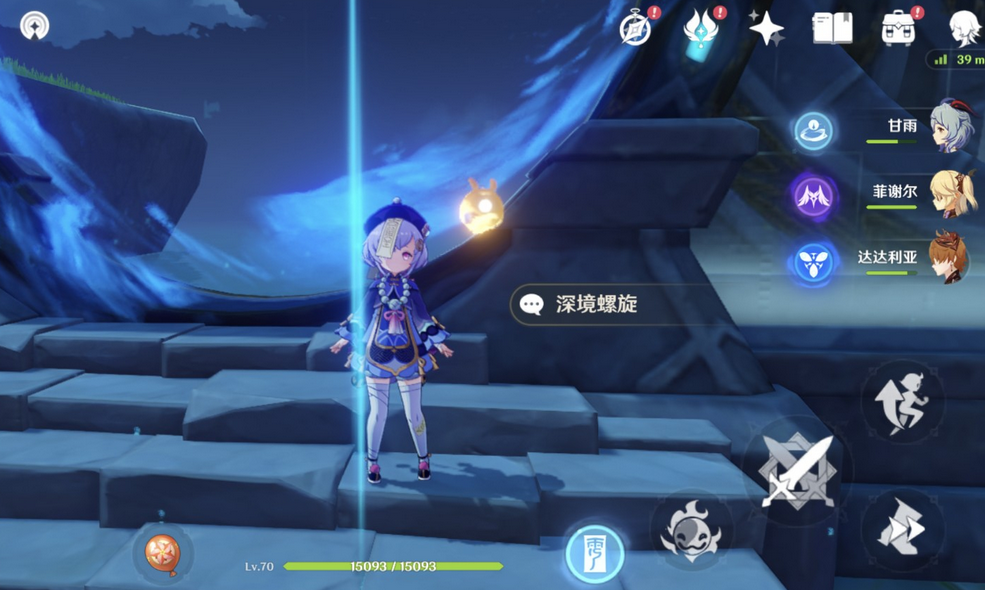Open the Paimon menu avatar icon
This screenshot has height=590, width=985.
click(965, 27)
